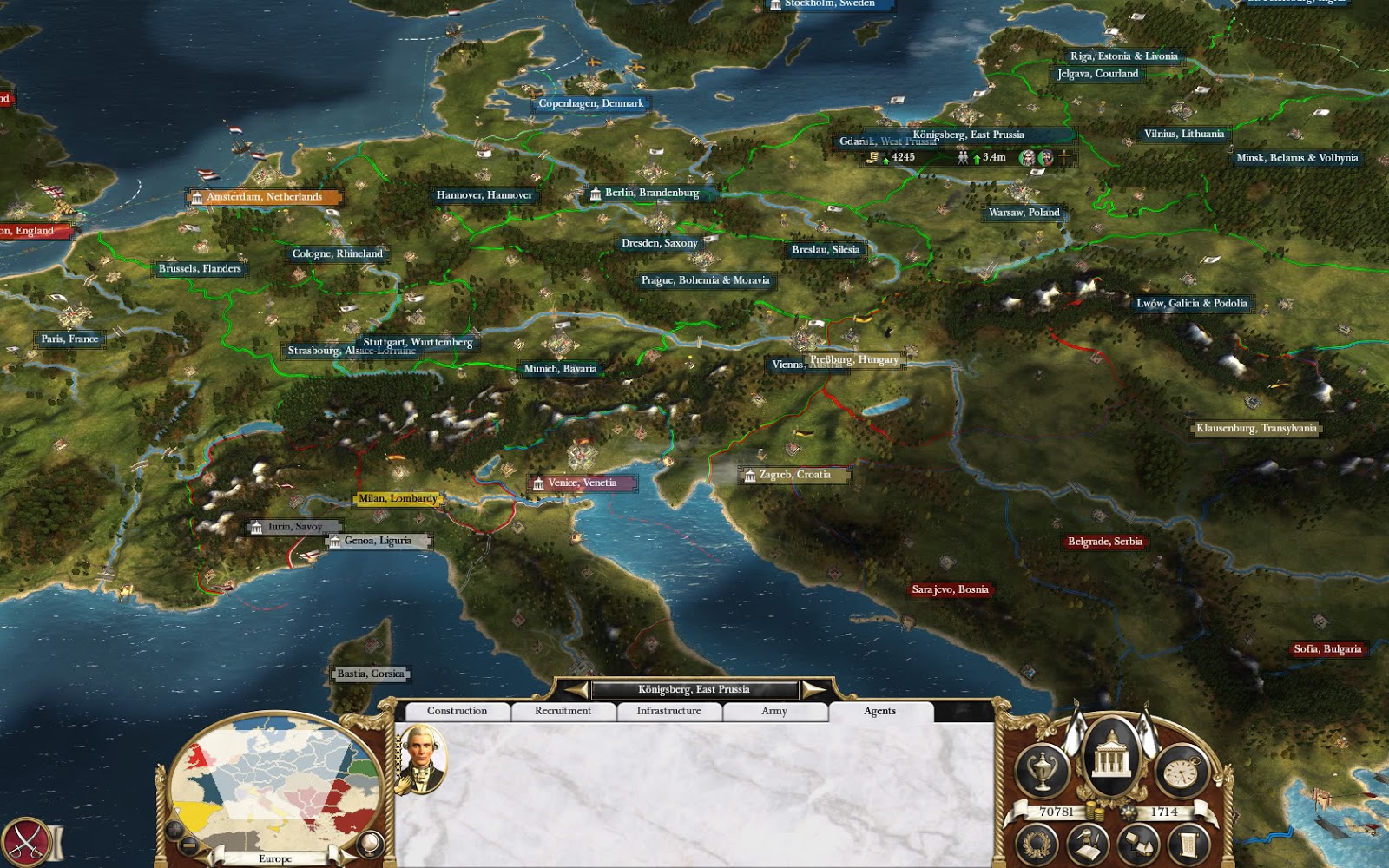Click the Agents tab
This screenshot has width=1389, height=868.
(879, 711)
